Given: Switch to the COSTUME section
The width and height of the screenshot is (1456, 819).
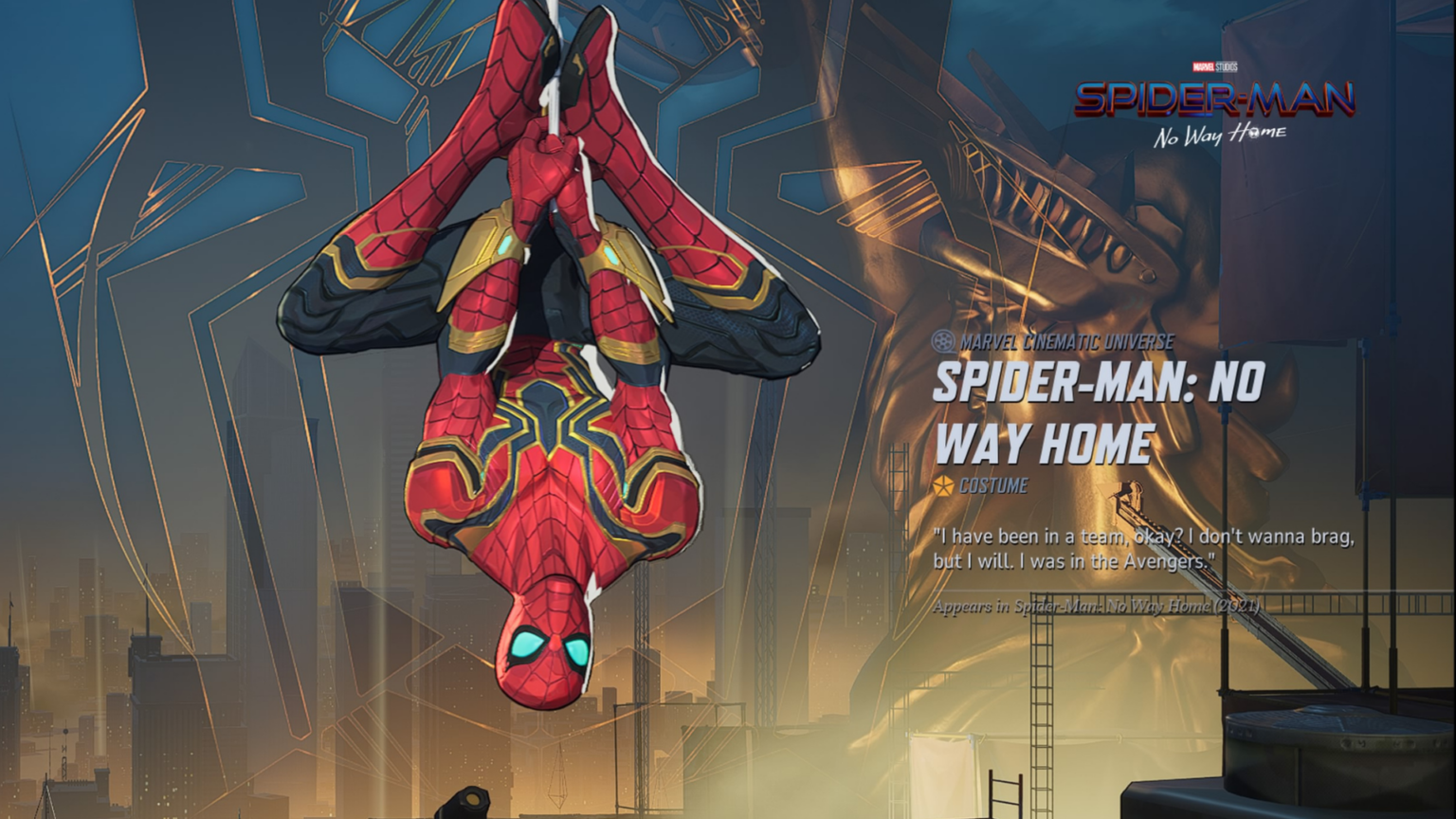Looking at the screenshot, I should [991, 486].
